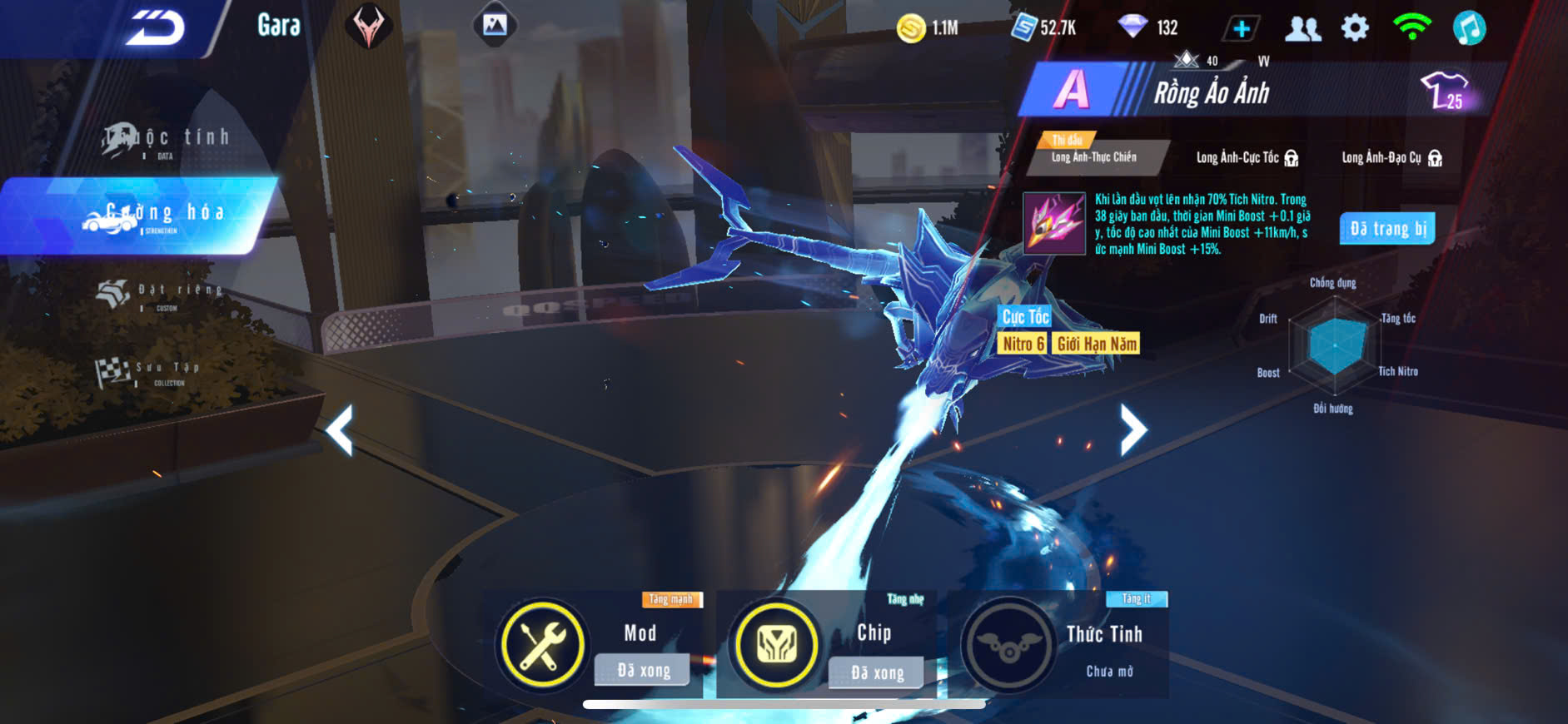The height and width of the screenshot is (724, 1568).
Task: Show the next car with right arrow
Action: click(x=1132, y=429)
